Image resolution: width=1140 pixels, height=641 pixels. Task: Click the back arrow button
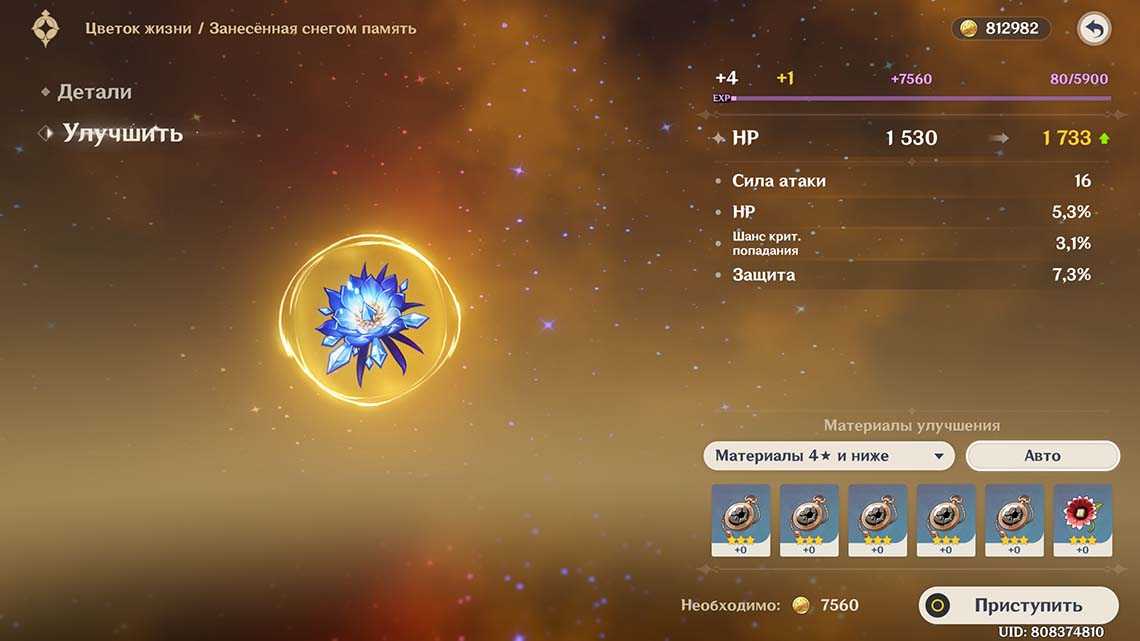point(1094,29)
